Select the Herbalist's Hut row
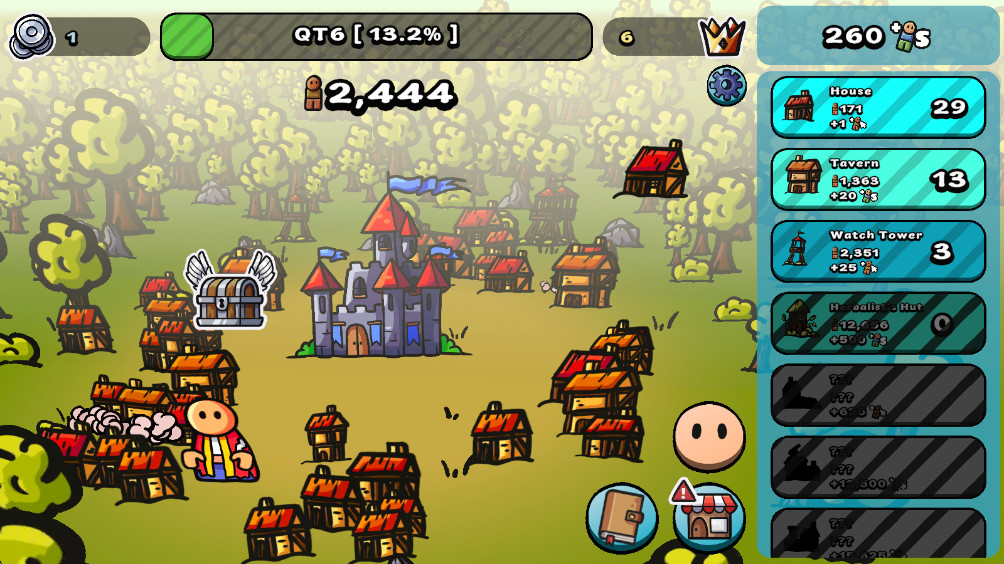 click(877, 323)
